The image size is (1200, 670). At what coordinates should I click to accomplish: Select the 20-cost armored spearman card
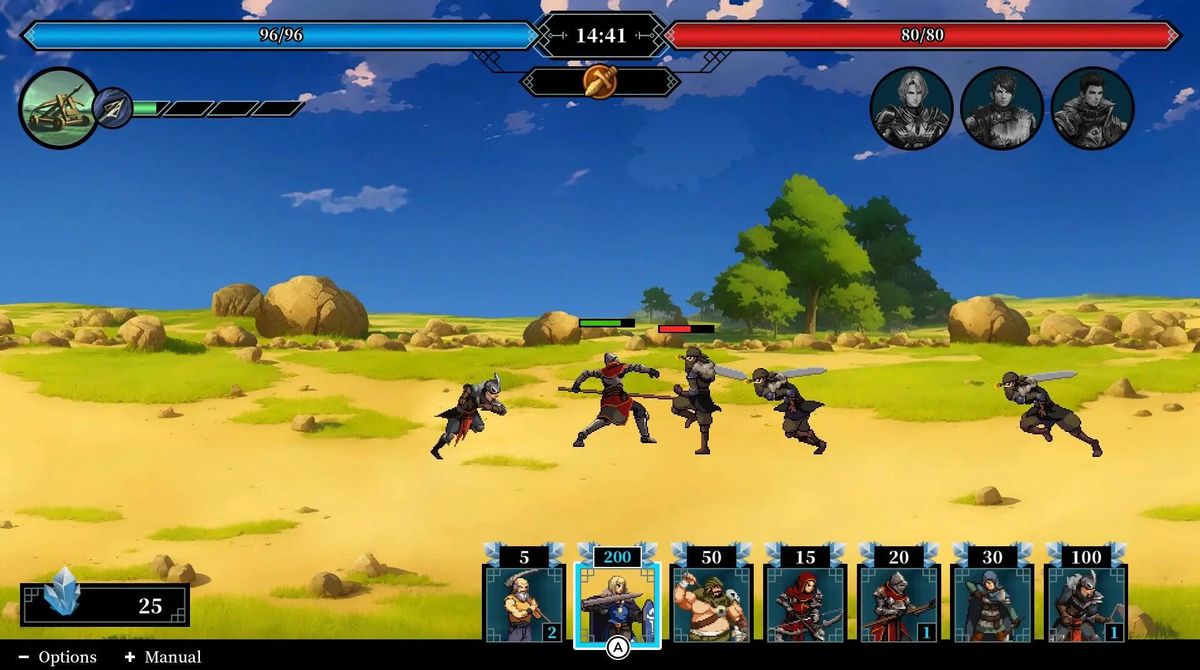899,603
